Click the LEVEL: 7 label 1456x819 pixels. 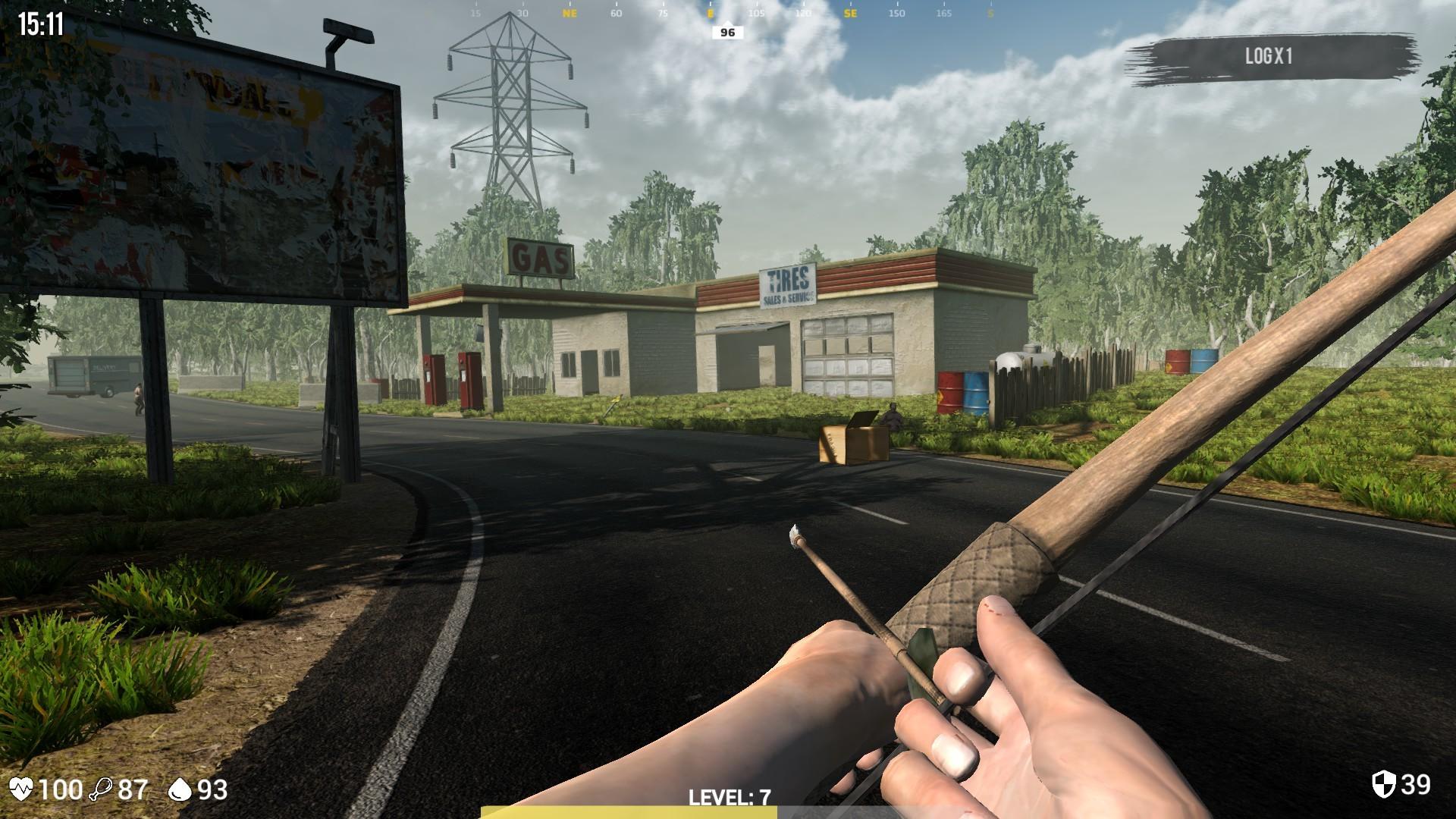(x=729, y=796)
